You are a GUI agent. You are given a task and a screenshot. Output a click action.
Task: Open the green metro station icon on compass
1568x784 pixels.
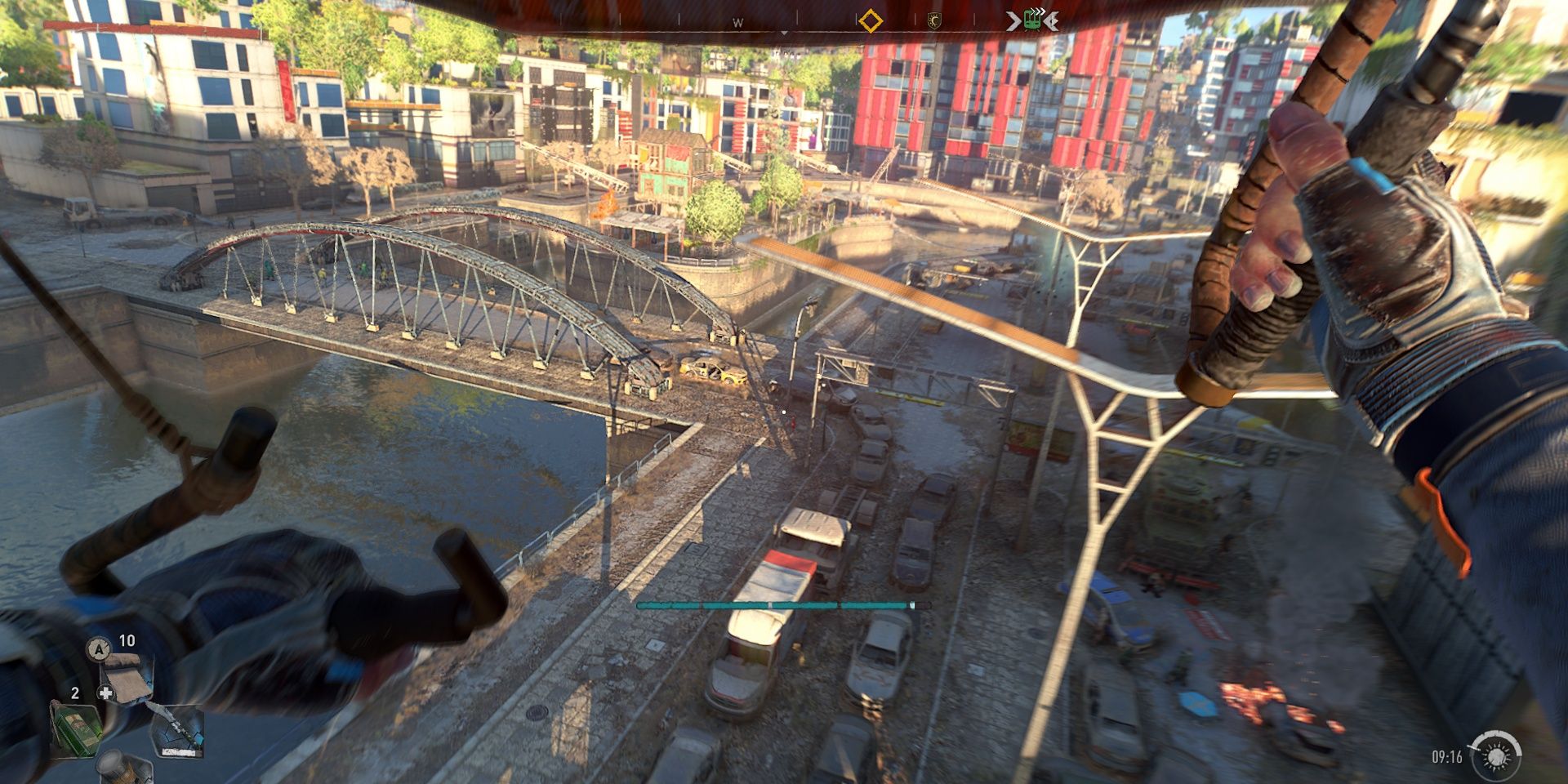coord(1031,19)
